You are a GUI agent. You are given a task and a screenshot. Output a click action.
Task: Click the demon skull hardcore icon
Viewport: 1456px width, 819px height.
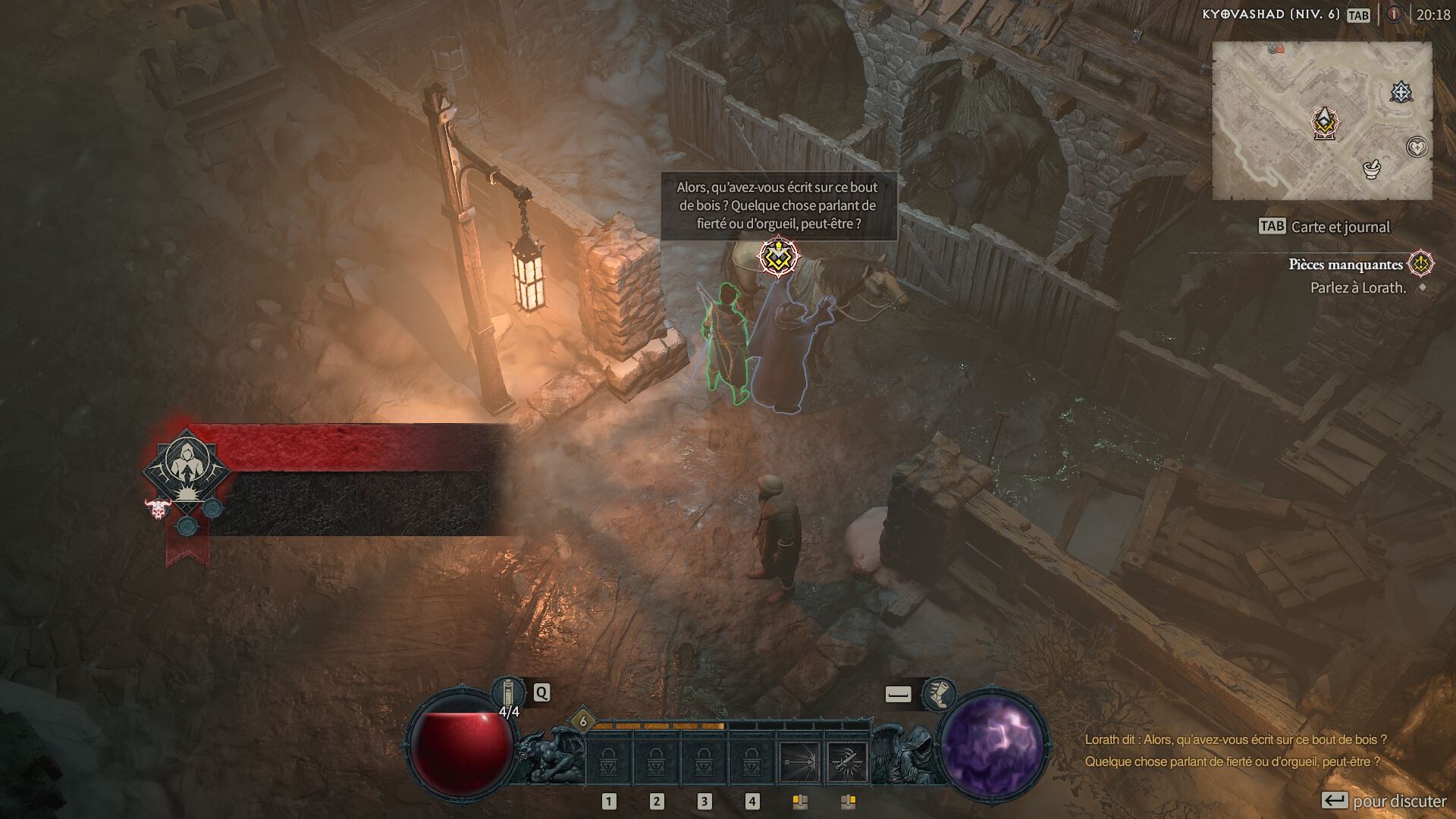156,509
